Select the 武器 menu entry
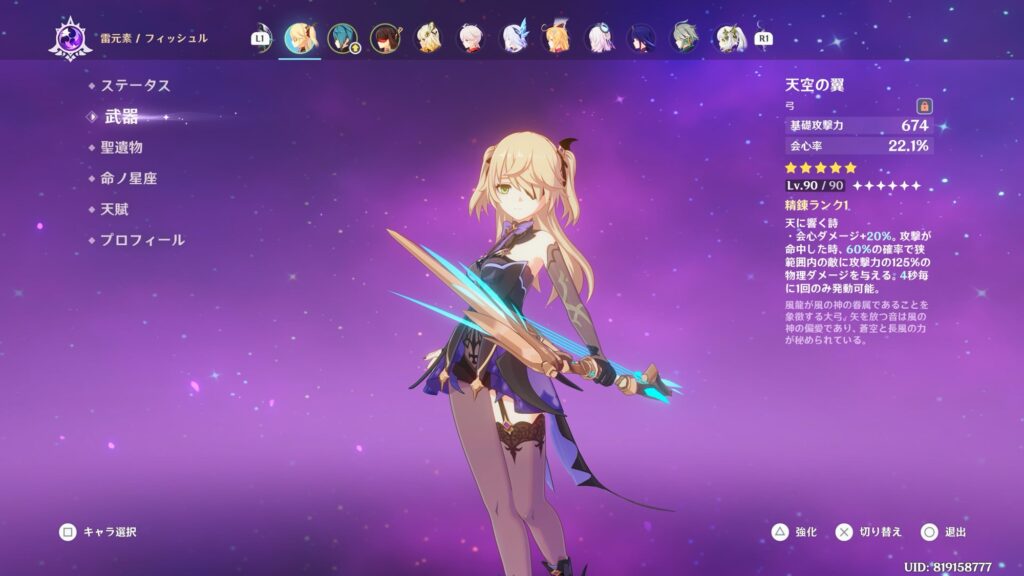Image resolution: width=1024 pixels, height=576 pixels. (x=122, y=117)
